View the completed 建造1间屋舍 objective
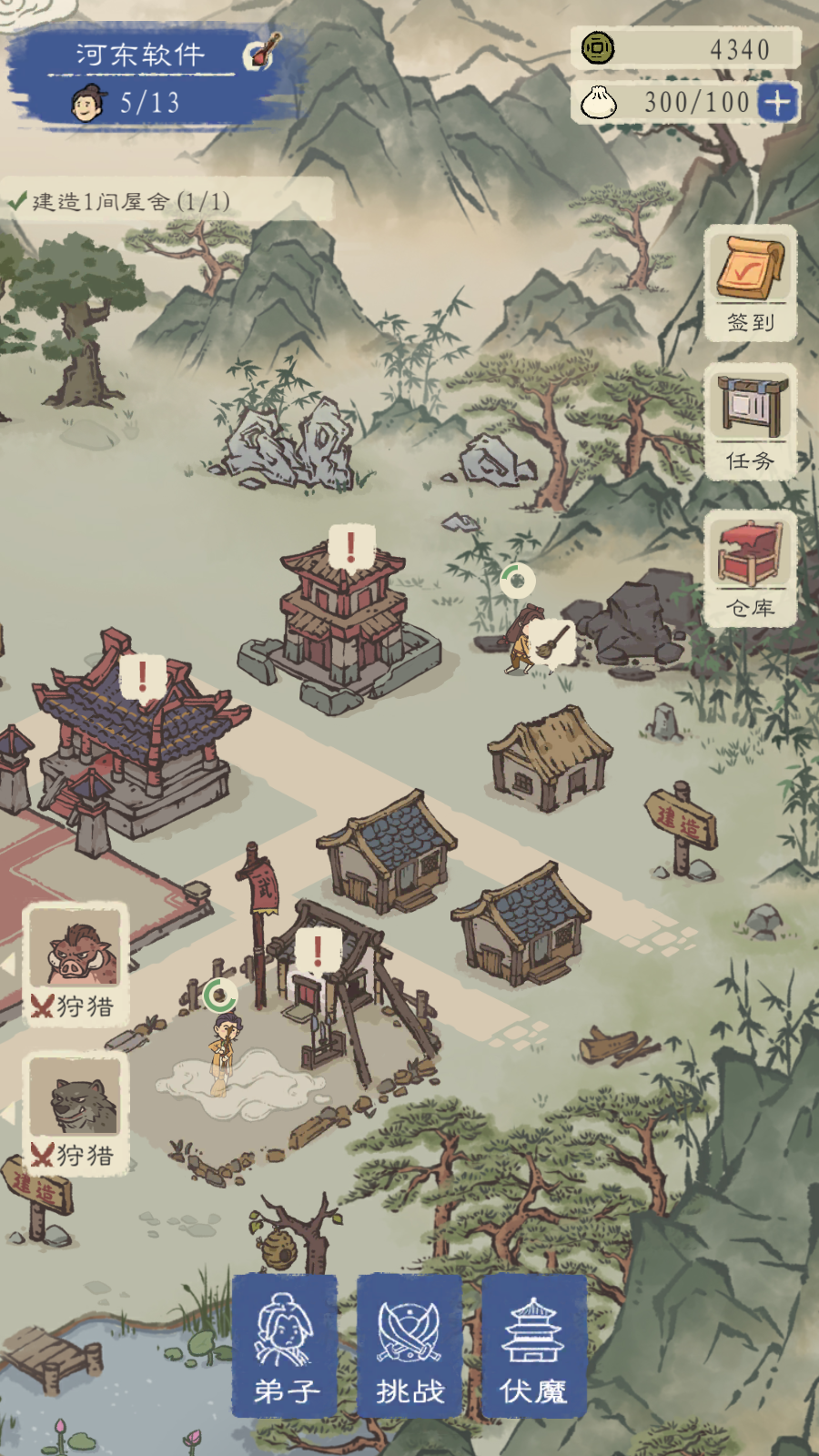Image resolution: width=819 pixels, height=1456 pixels. (x=132, y=201)
